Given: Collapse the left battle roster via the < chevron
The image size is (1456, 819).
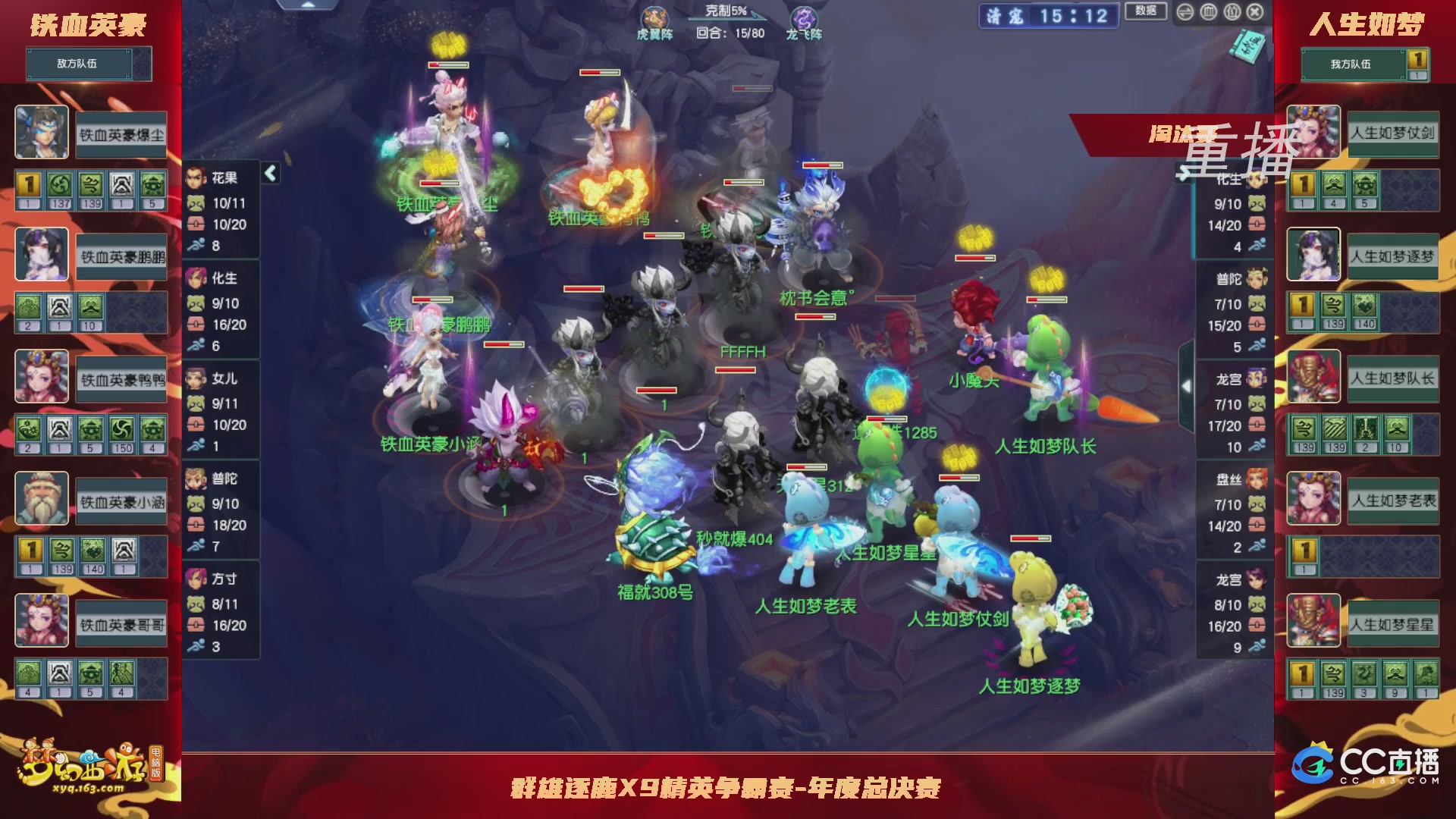Looking at the screenshot, I should pyautogui.click(x=269, y=173).
